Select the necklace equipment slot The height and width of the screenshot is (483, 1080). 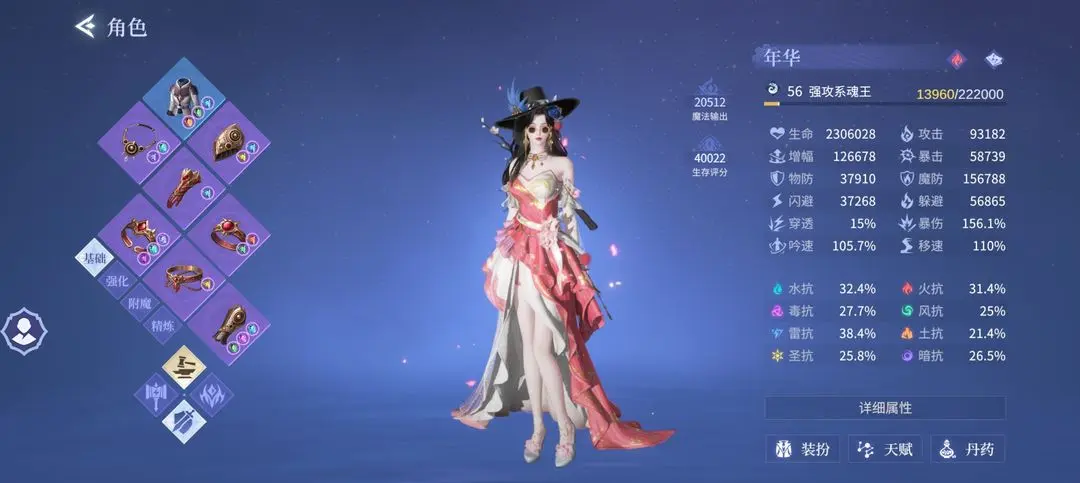(137, 142)
